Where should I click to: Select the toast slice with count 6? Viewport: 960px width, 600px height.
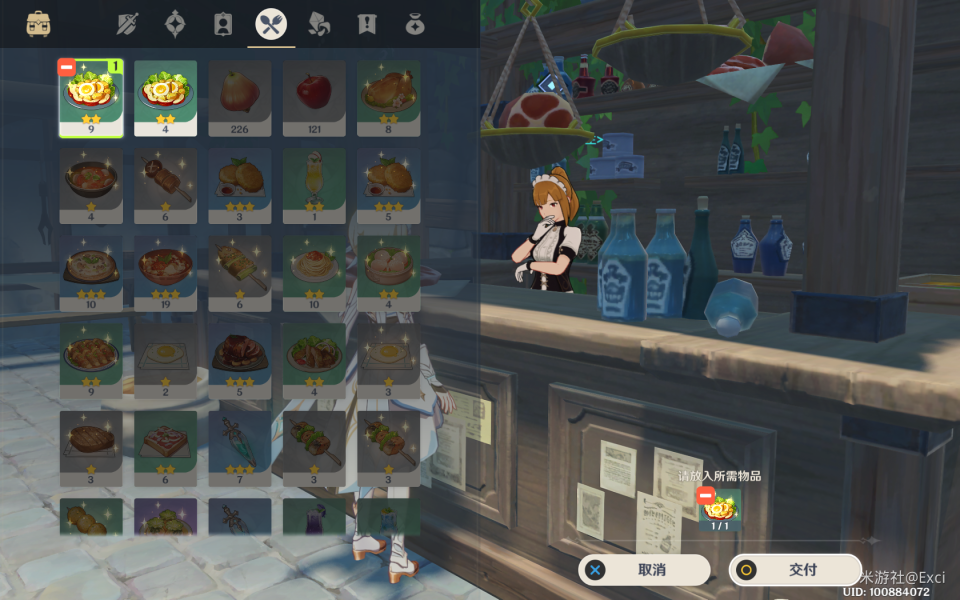point(165,449)
